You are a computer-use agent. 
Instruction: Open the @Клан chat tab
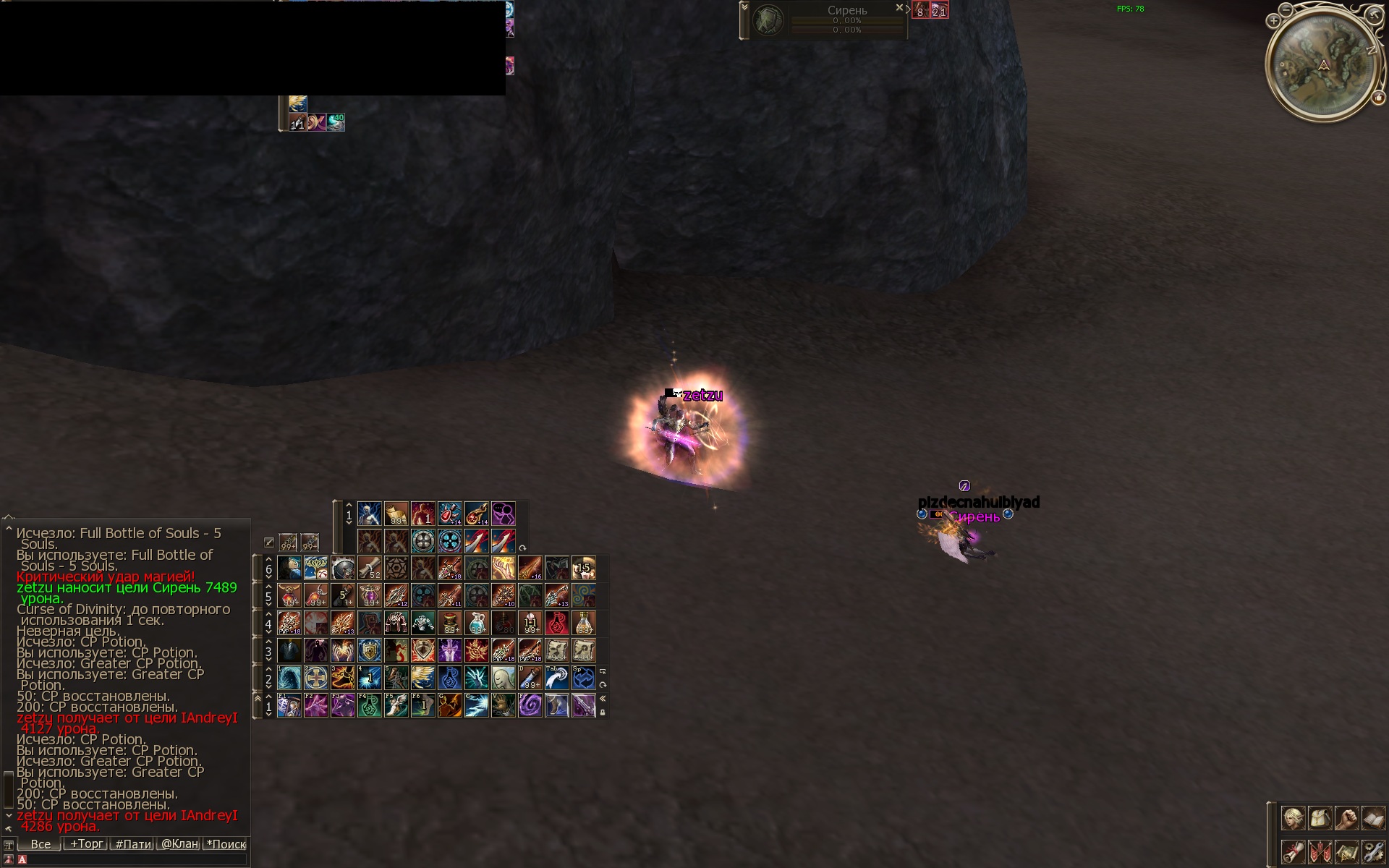pos(179,843)
